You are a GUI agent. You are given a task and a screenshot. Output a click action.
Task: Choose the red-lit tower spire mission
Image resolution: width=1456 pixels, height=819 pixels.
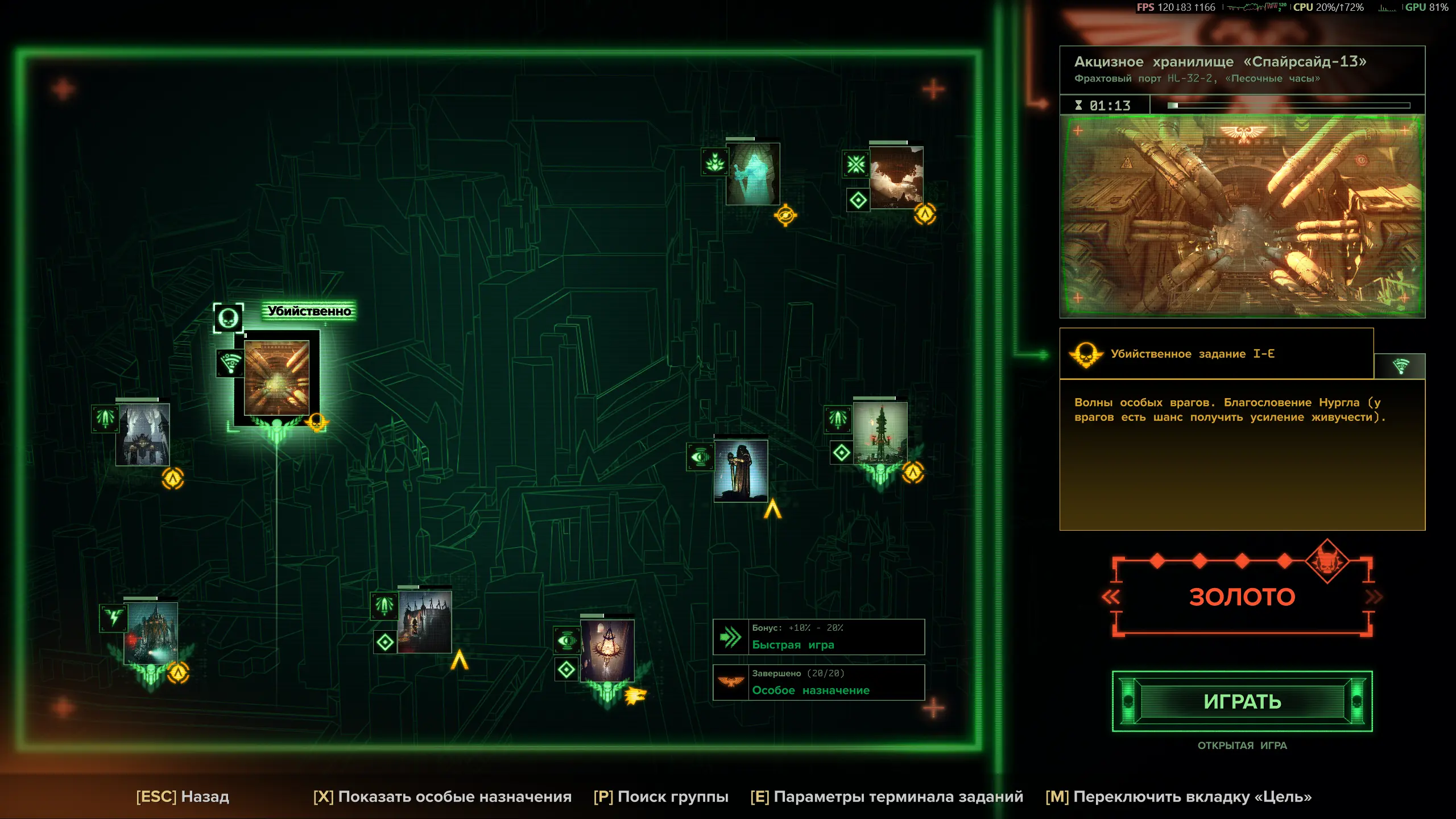[880, 433]
